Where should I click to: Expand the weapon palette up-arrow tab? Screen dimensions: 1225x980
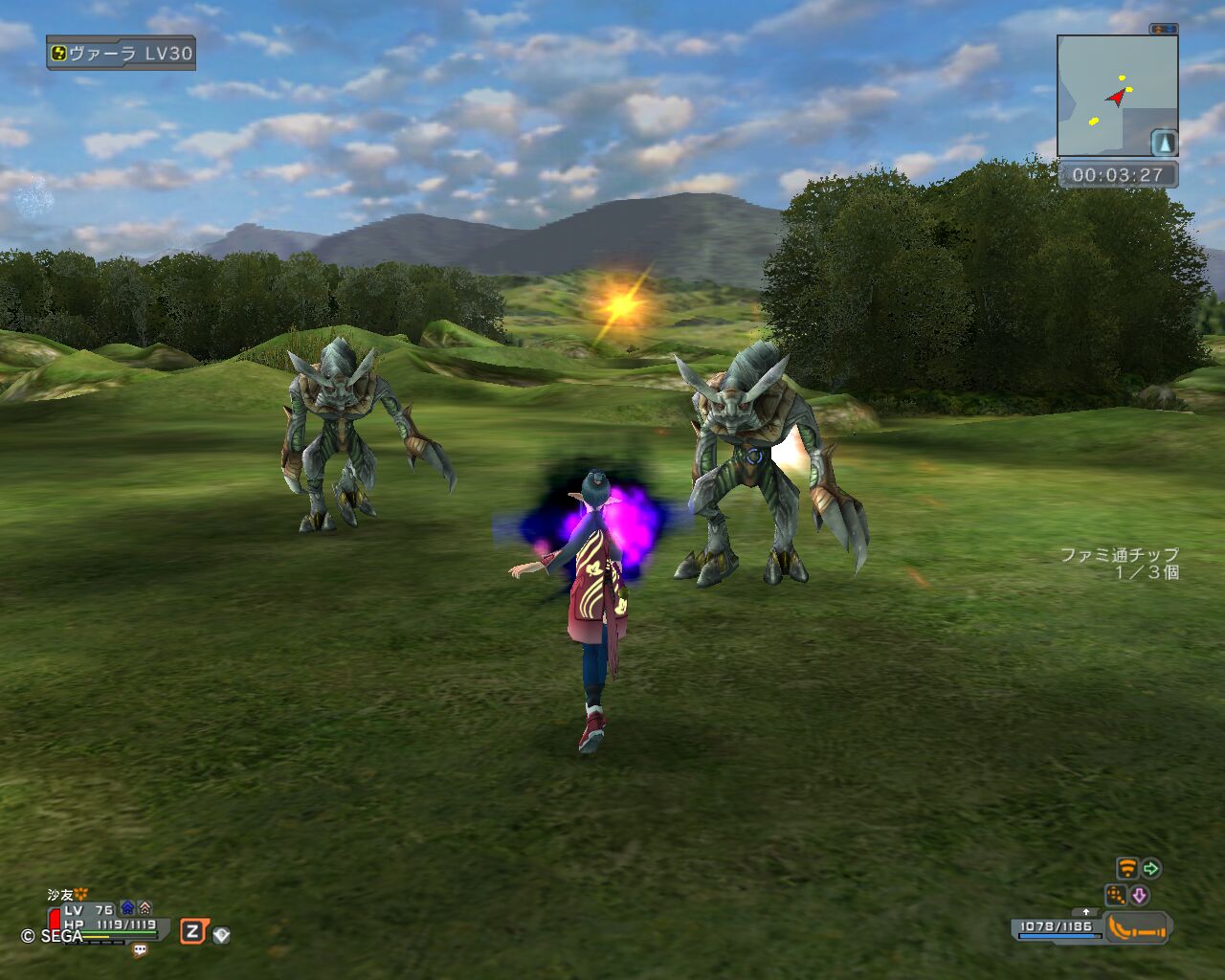click(1085, 912)
